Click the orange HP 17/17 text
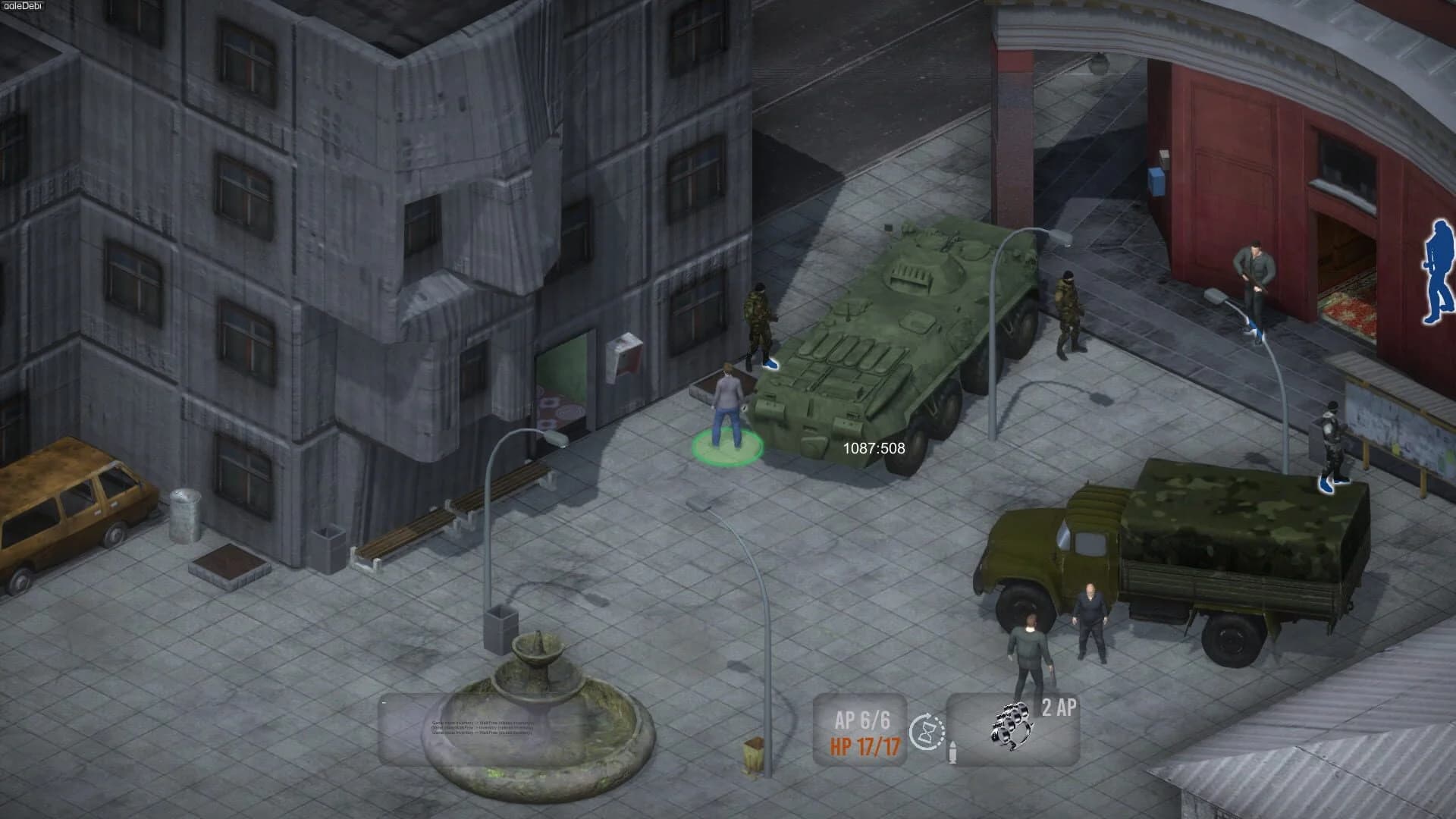The height and width of the screenshot is (819, 1456). (x=865, y=745)
